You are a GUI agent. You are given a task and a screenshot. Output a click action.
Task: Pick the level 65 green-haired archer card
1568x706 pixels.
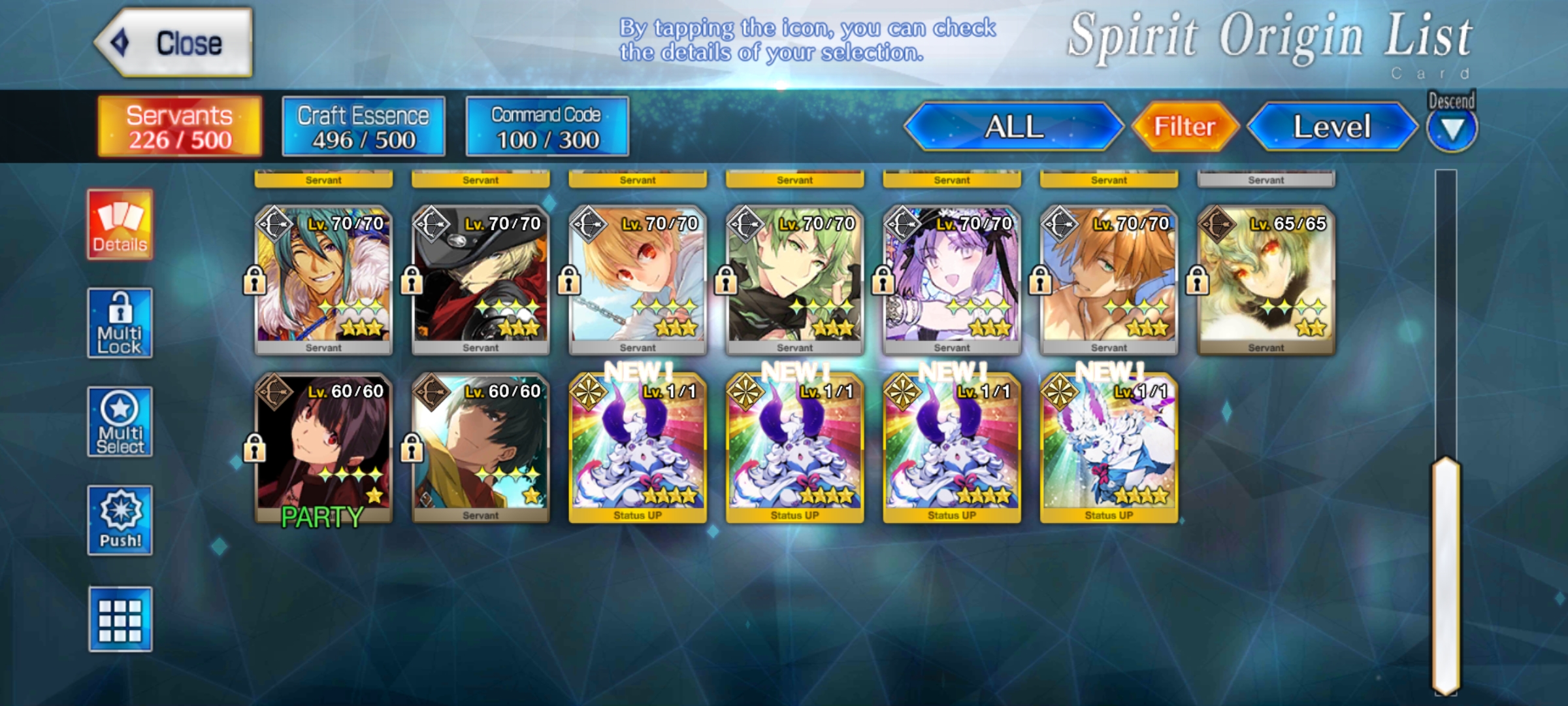point(1266,280)
